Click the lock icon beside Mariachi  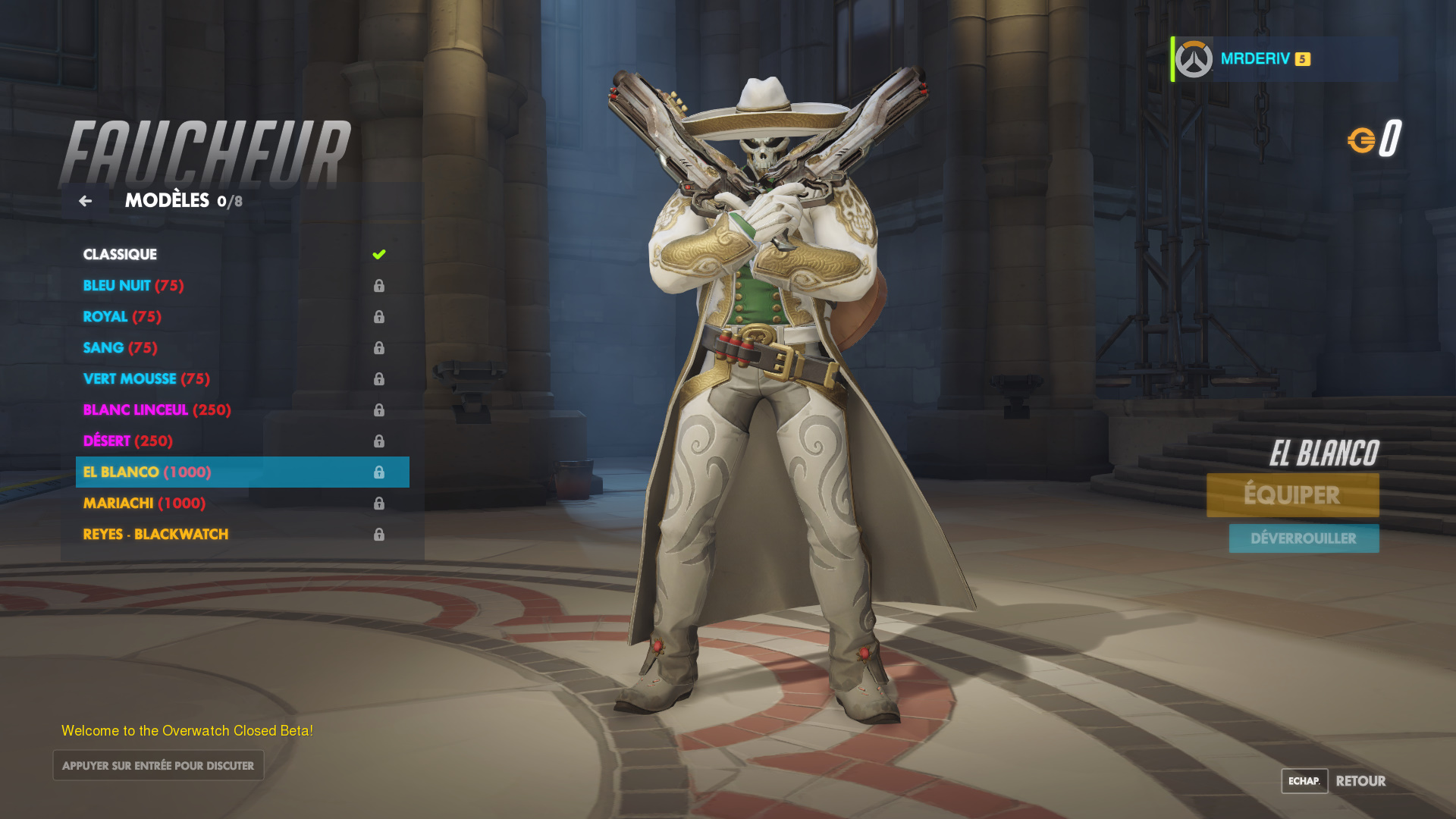click(379, 503)
